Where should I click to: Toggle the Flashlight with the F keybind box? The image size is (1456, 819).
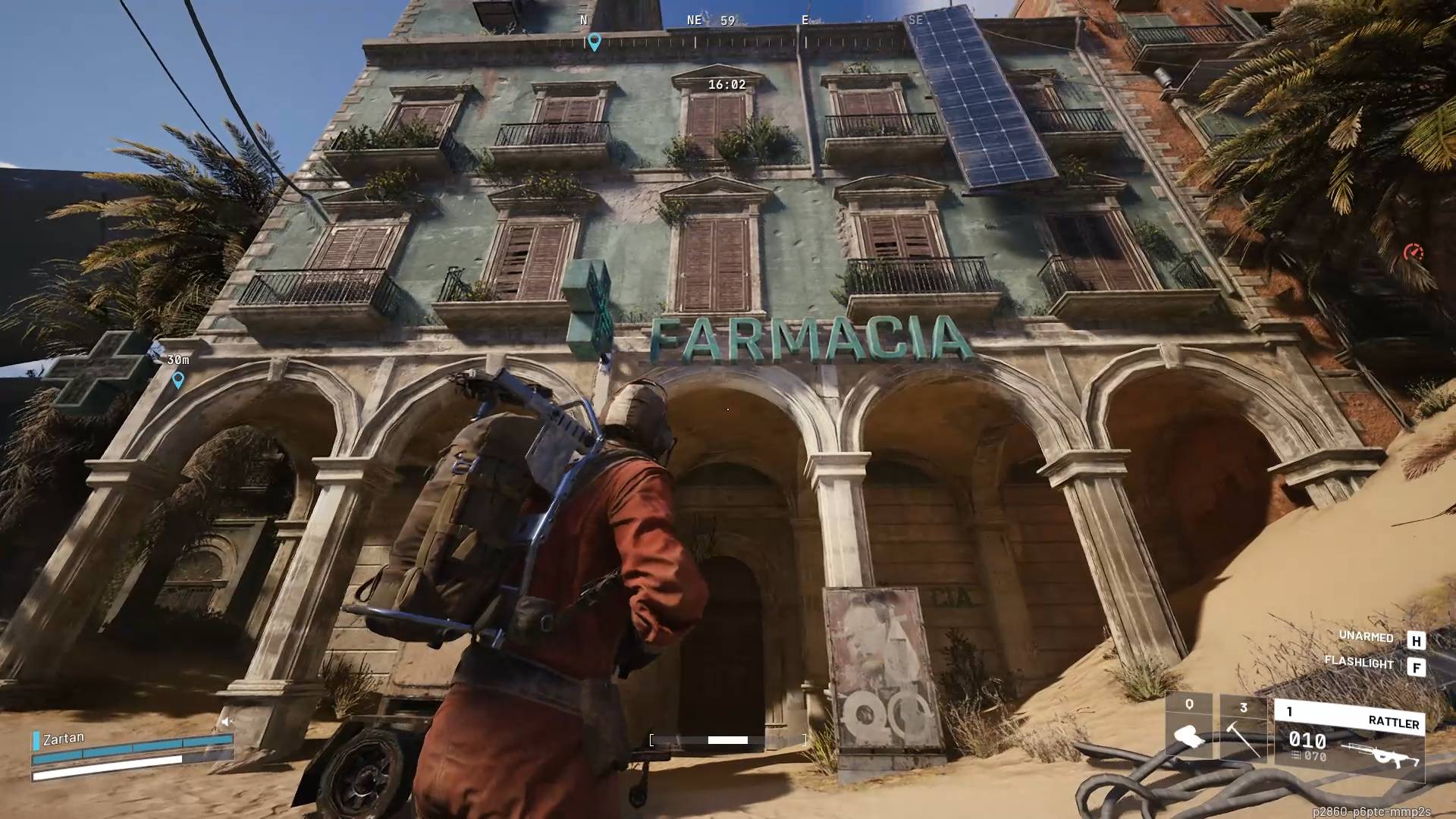(1417, 665)
